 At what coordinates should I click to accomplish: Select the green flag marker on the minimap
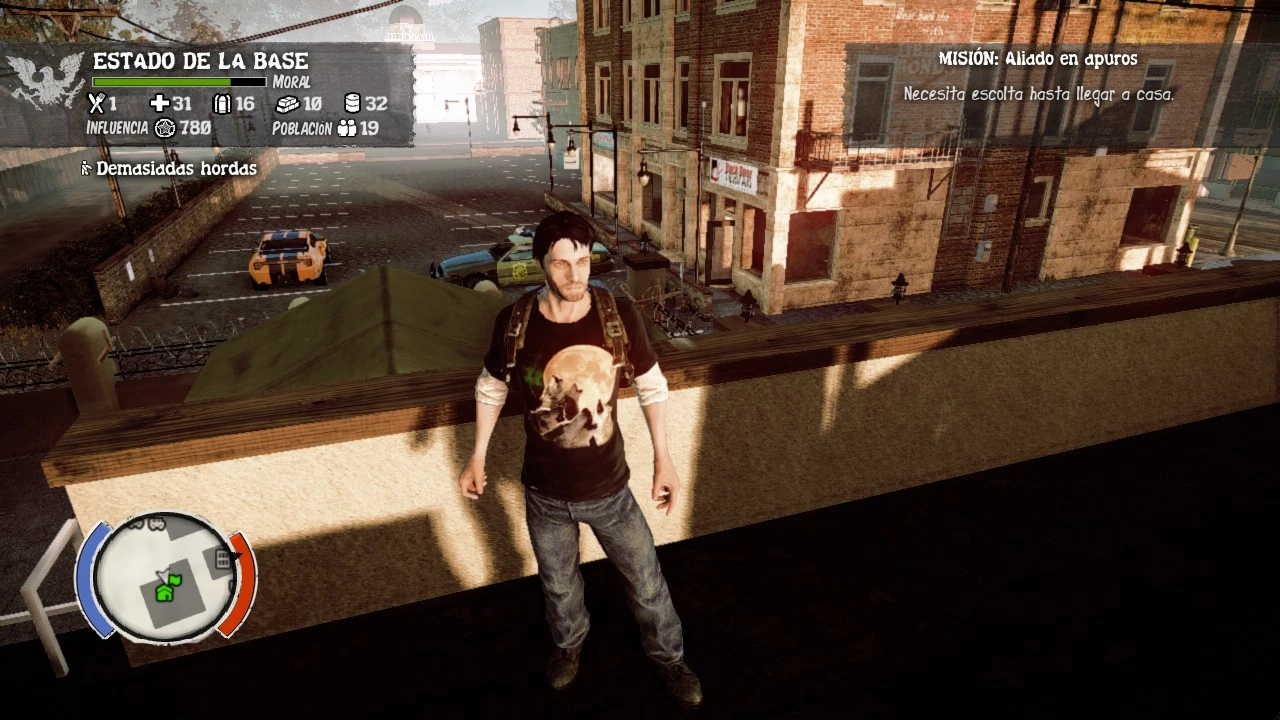[176, 581]
